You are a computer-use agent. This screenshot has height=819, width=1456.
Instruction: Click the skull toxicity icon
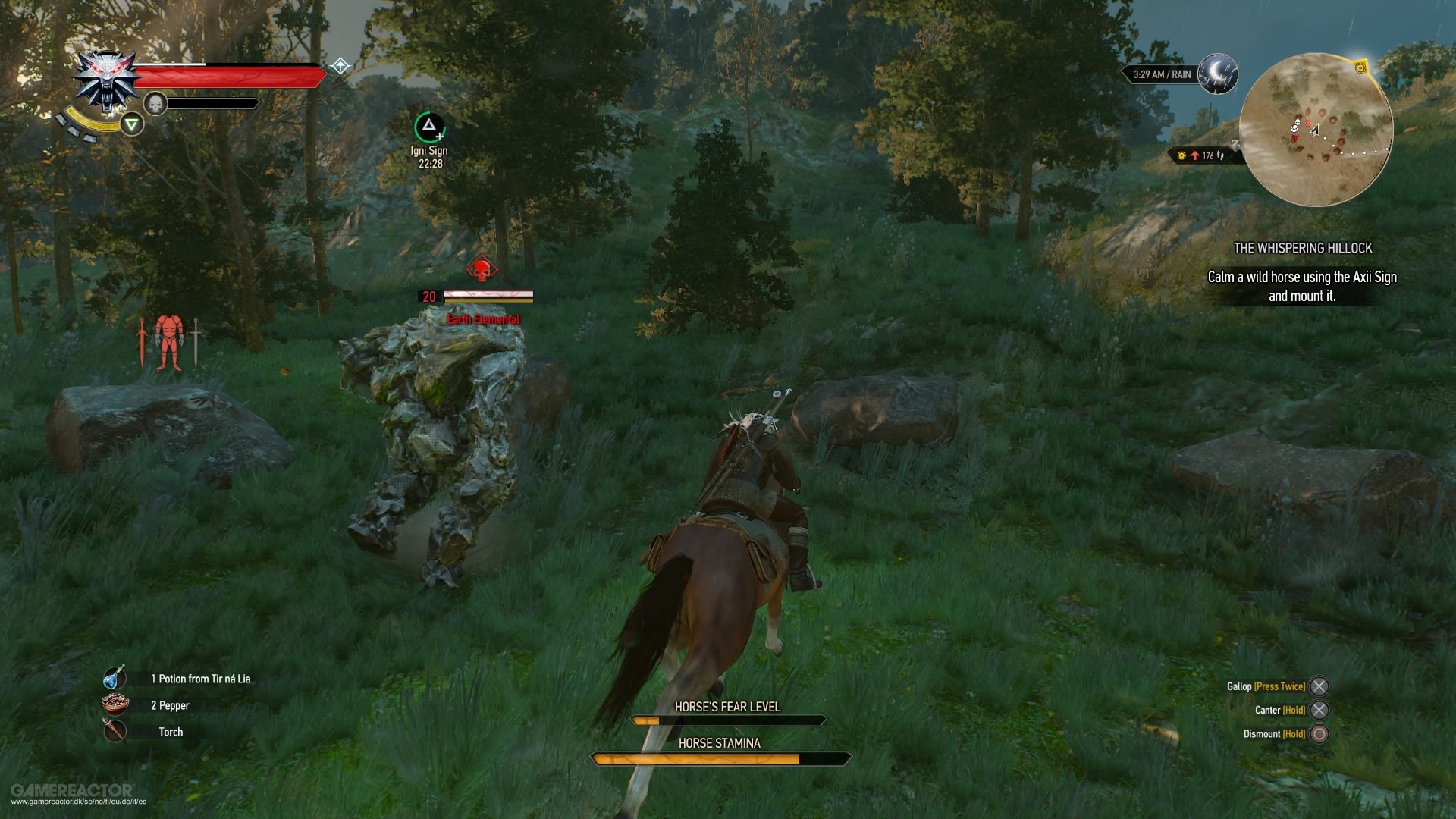(155, 103)
